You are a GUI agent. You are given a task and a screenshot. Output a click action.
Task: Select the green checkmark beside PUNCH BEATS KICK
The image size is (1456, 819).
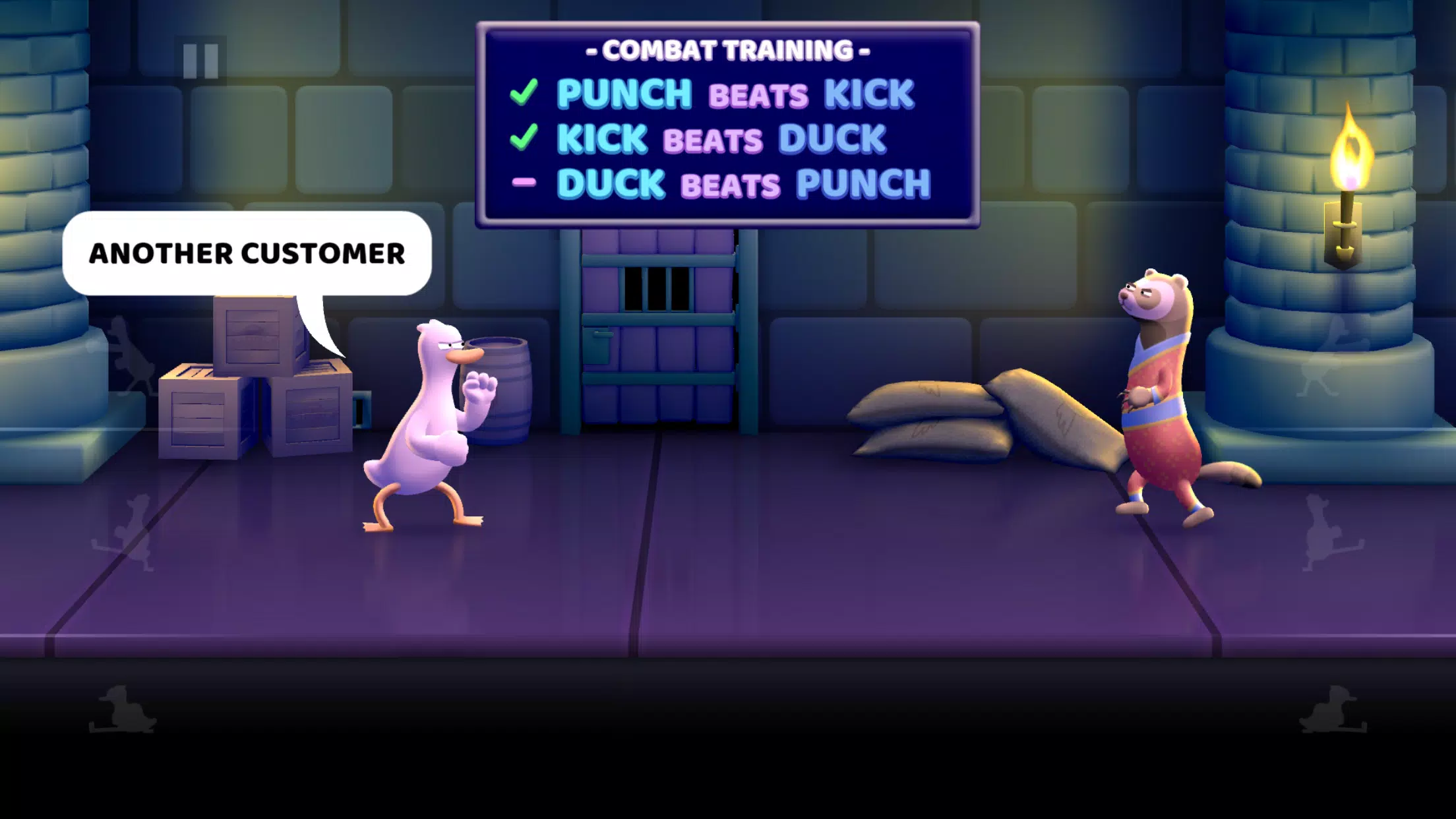(x=524, y=94)
